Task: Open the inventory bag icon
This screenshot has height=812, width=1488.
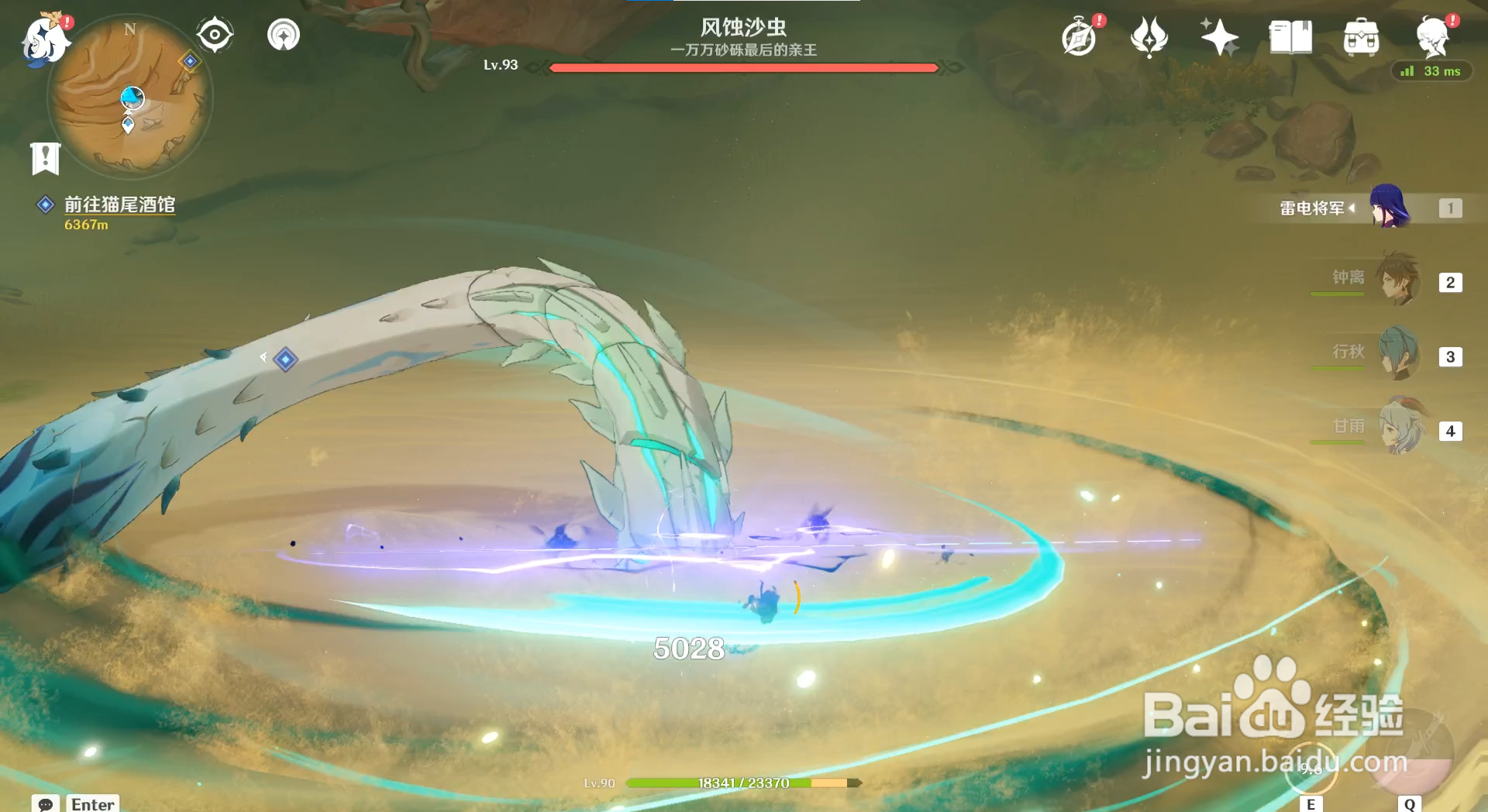Action: [1361, 36]
